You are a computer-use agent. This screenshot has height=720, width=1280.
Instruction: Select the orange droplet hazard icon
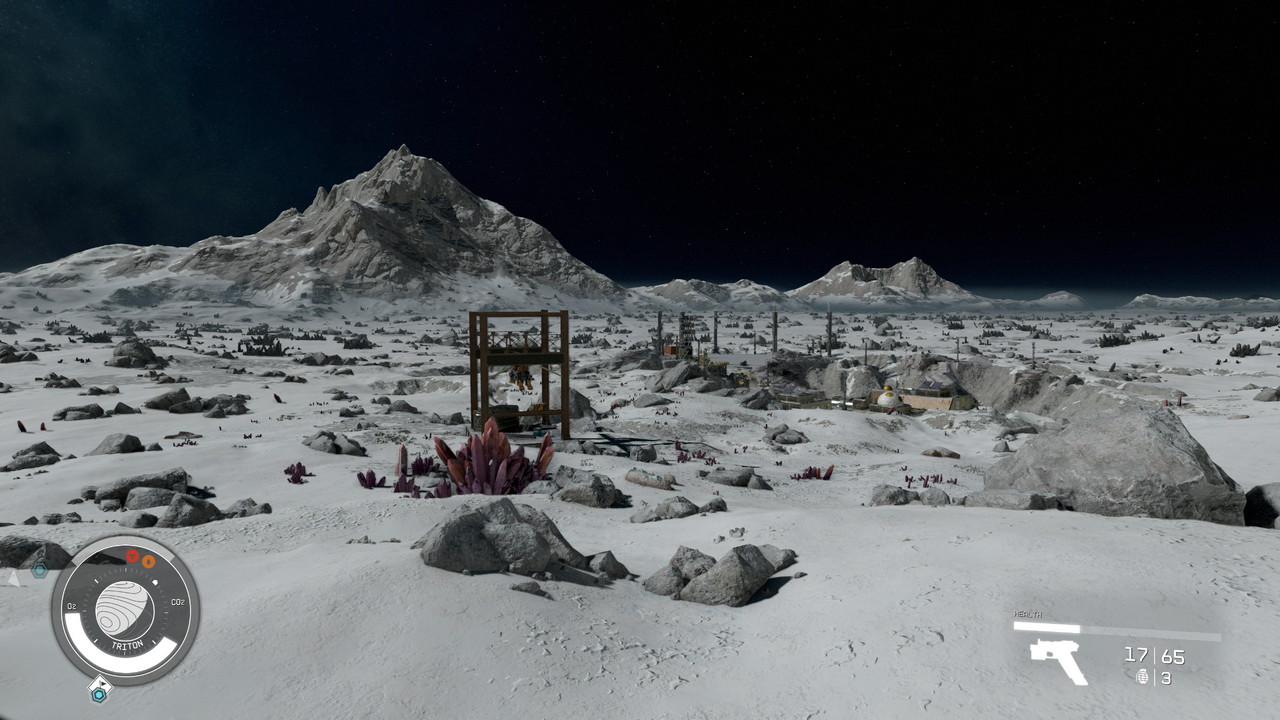tap(148, 561)
